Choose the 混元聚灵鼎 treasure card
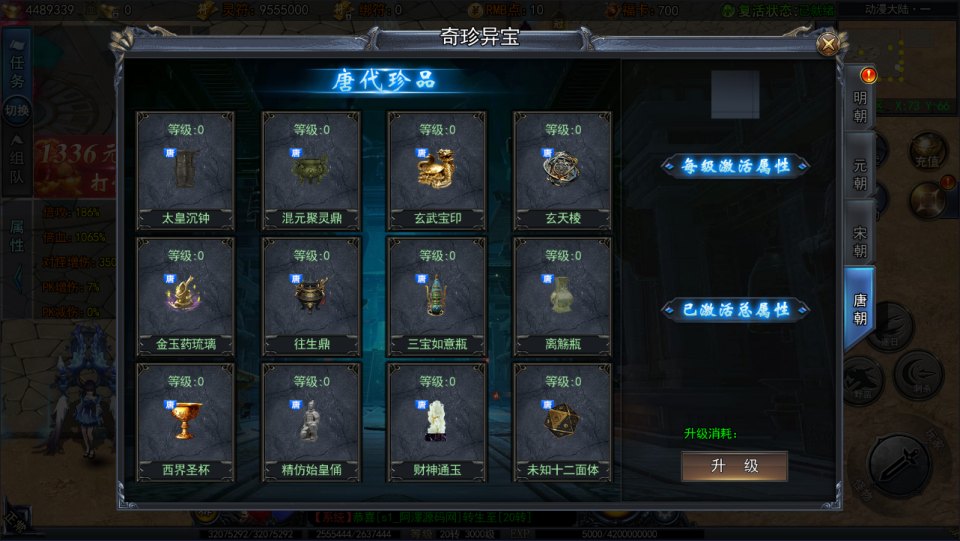 pyautogui.click(x=311, y=170)
